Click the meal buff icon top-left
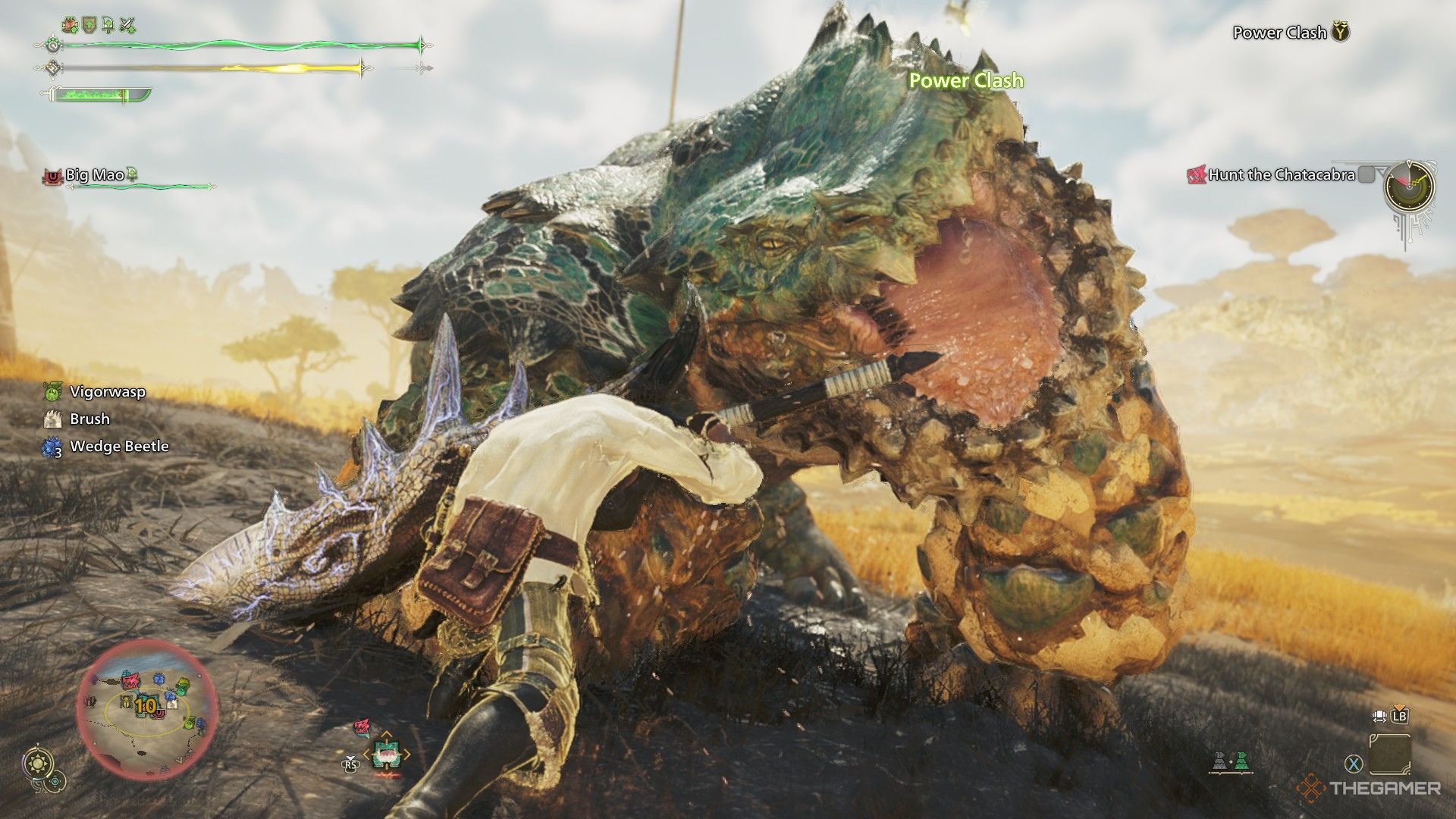This screenshot has height=819, width=1456. click(70, 24)
